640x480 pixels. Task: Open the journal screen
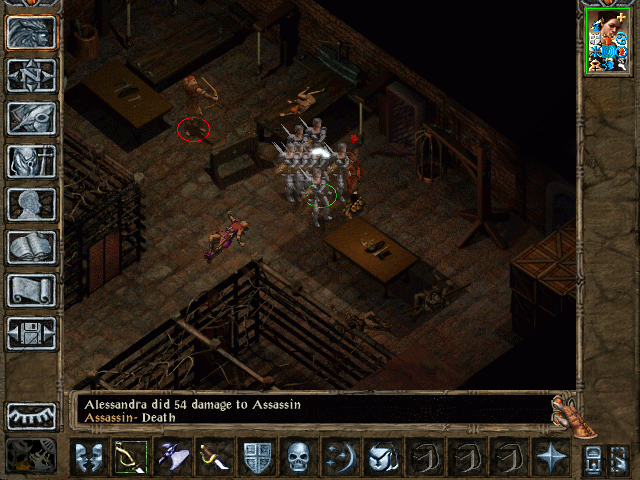tap(32, 118)
